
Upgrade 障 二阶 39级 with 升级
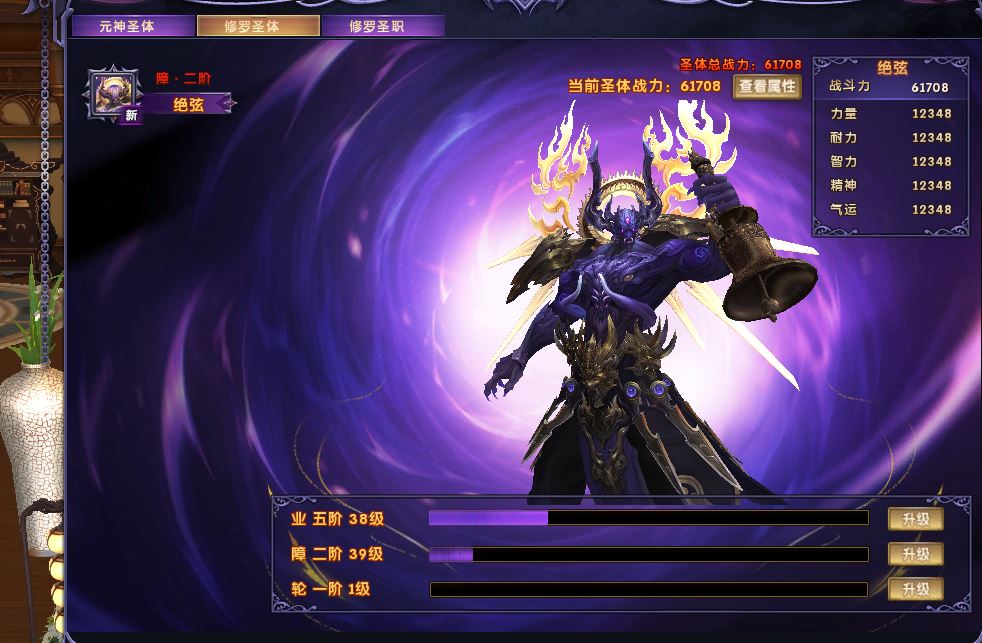[915, 554]
